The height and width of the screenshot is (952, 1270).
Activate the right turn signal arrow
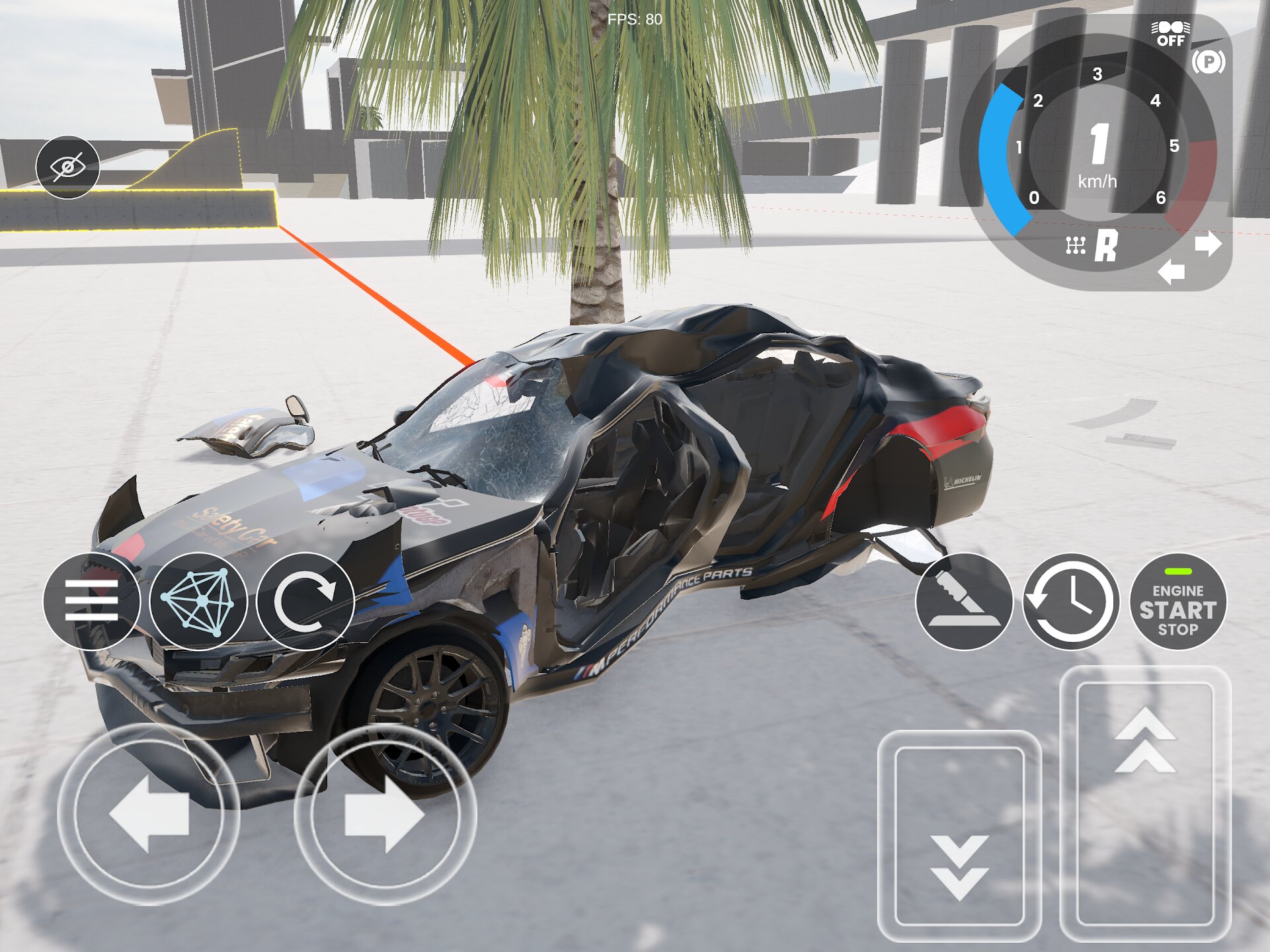pos(1209,244)
